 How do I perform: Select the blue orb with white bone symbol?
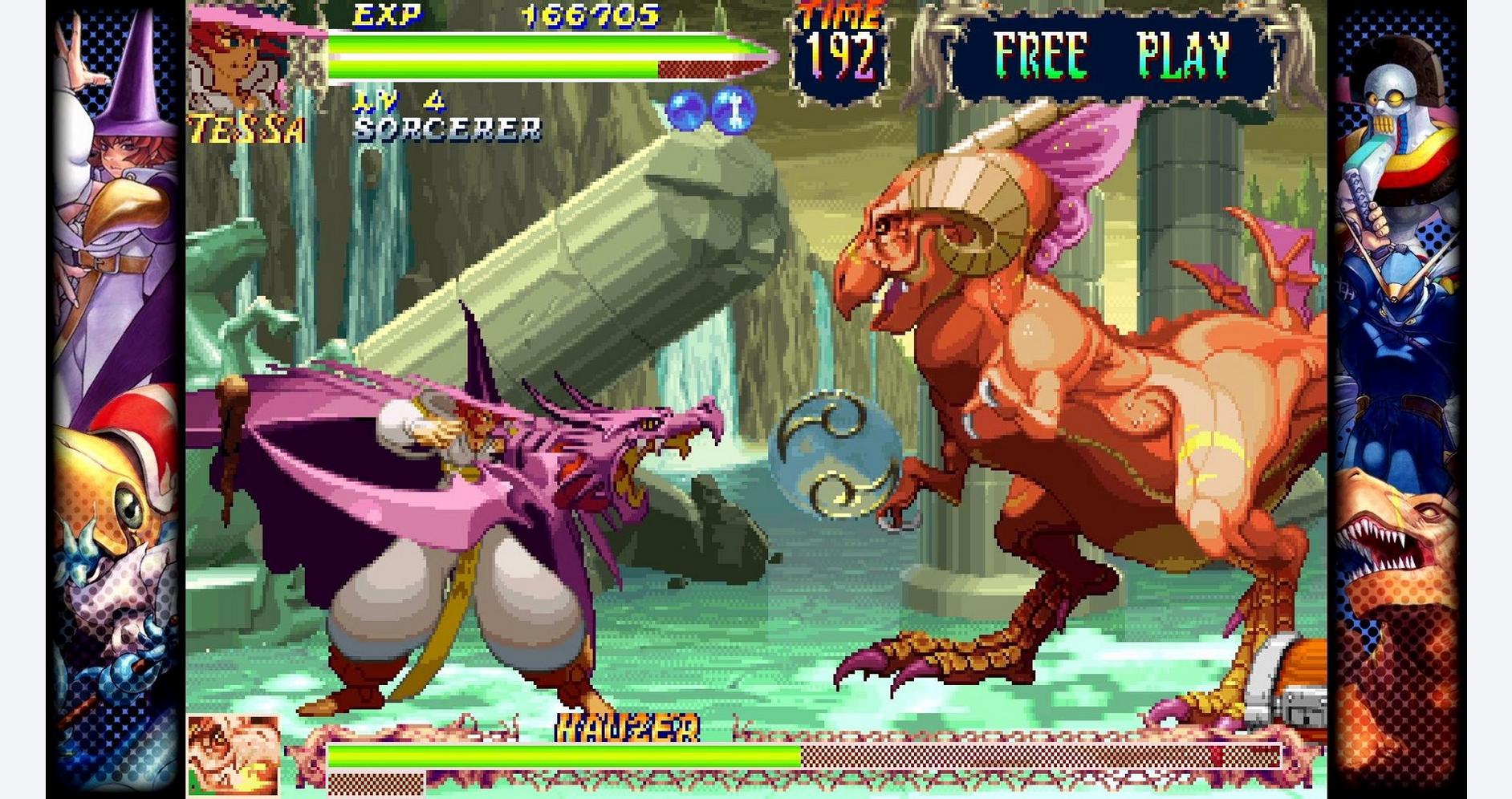coord(733,110)
